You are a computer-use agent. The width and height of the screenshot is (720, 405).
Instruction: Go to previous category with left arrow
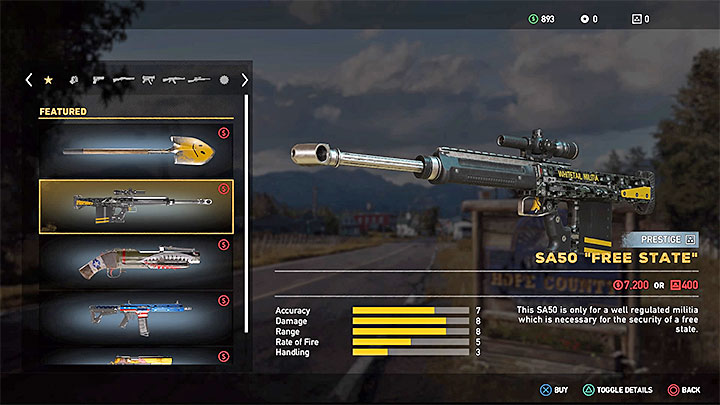(29, 80)
